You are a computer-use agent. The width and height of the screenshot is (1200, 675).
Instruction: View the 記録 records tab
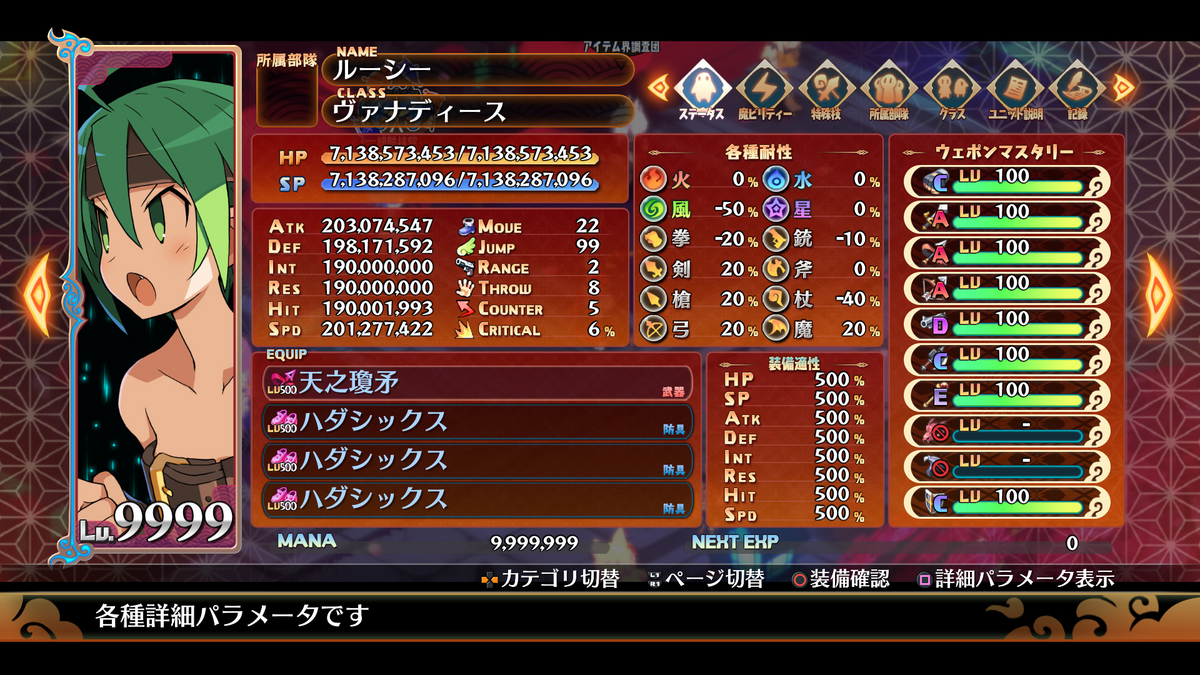tap(1075, 88)
